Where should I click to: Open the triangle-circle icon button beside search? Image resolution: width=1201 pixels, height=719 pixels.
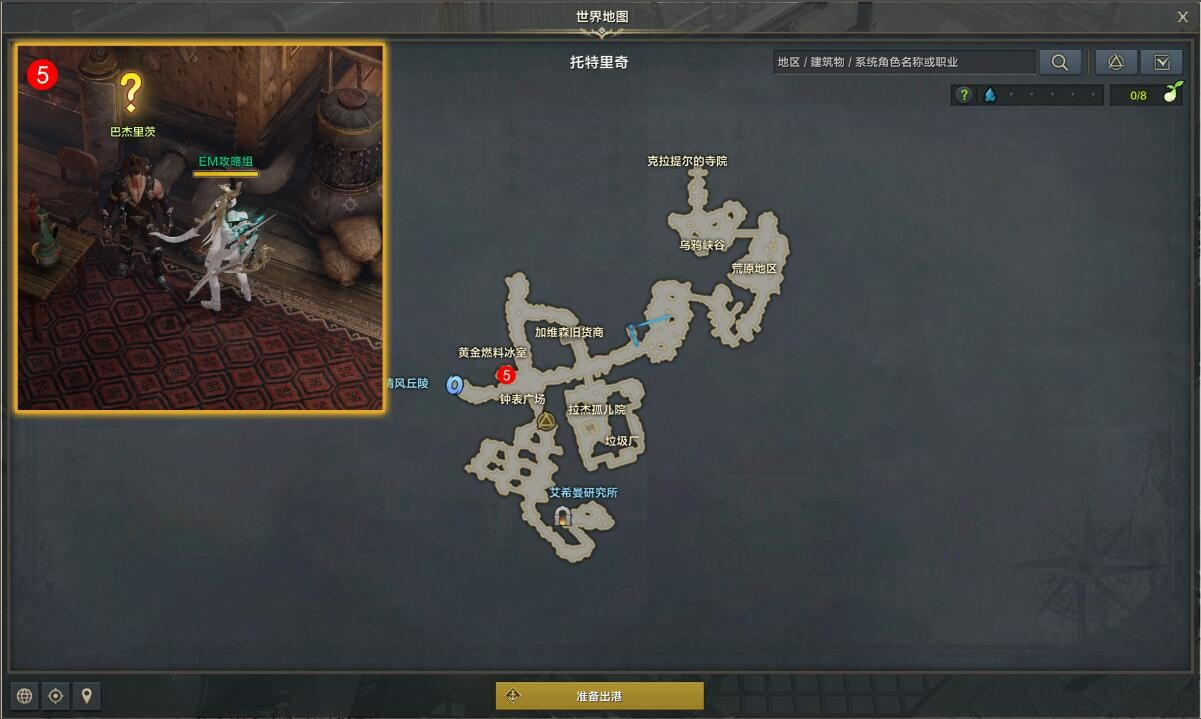(x=1116, y=62)
